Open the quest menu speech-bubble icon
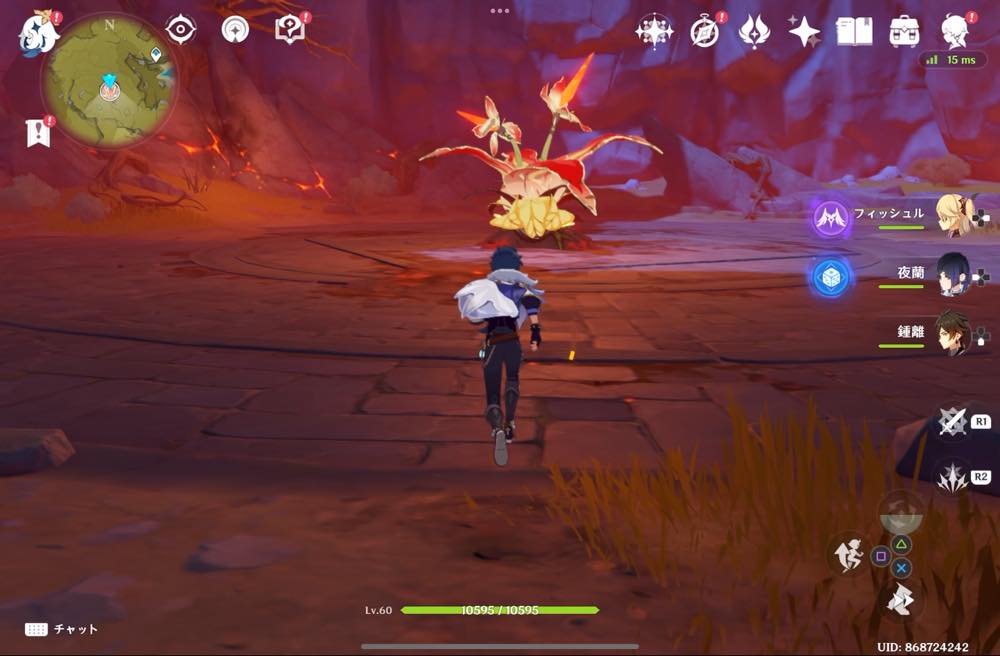 pyautogui.click(x=289, y=30)
